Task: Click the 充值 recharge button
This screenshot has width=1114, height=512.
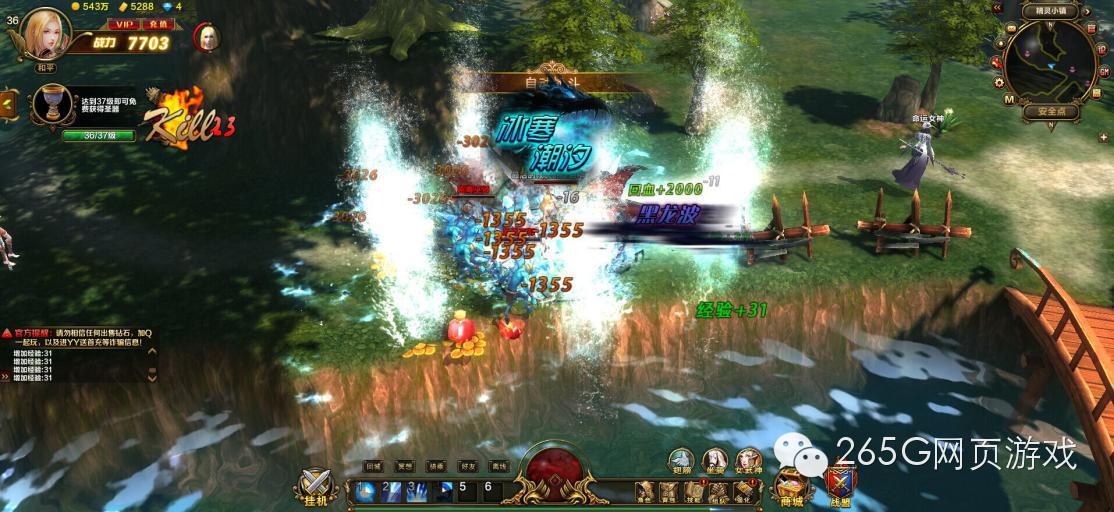Action: tap(156, 23)
